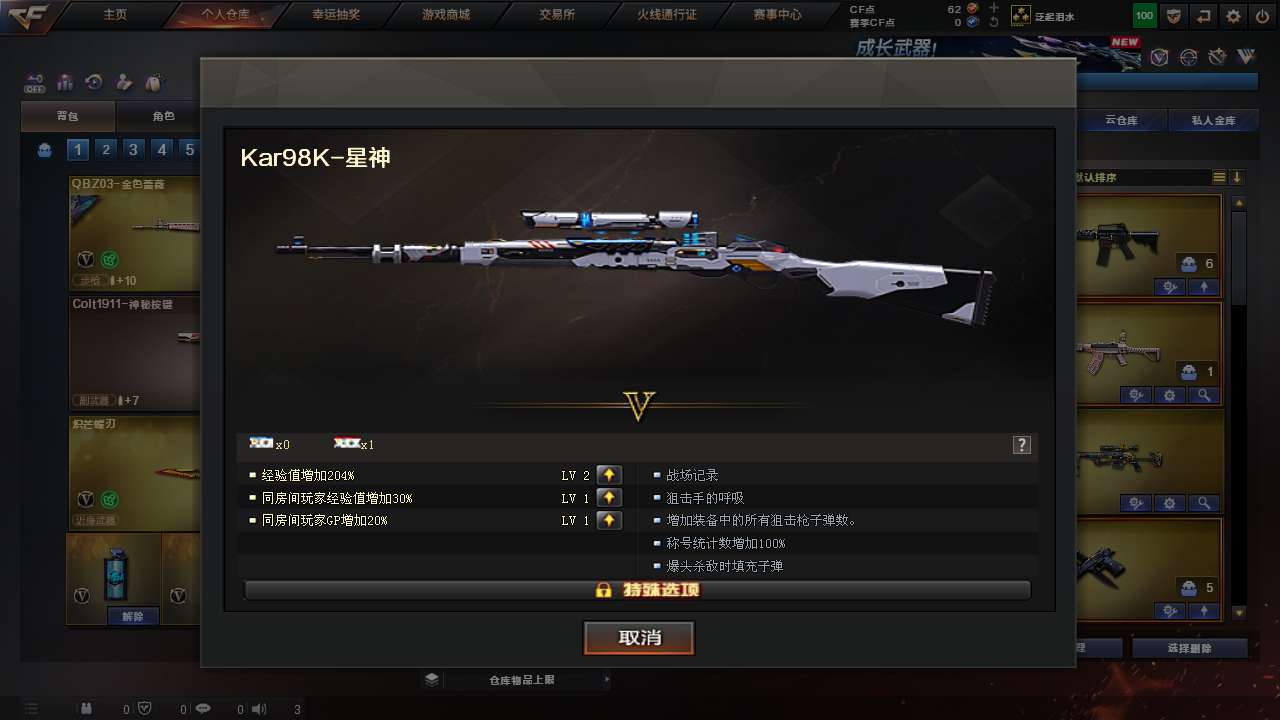Viewport: 1280px width, 720px height.
Task: Open the gear settings icon
Action: tap(1233, 16)
